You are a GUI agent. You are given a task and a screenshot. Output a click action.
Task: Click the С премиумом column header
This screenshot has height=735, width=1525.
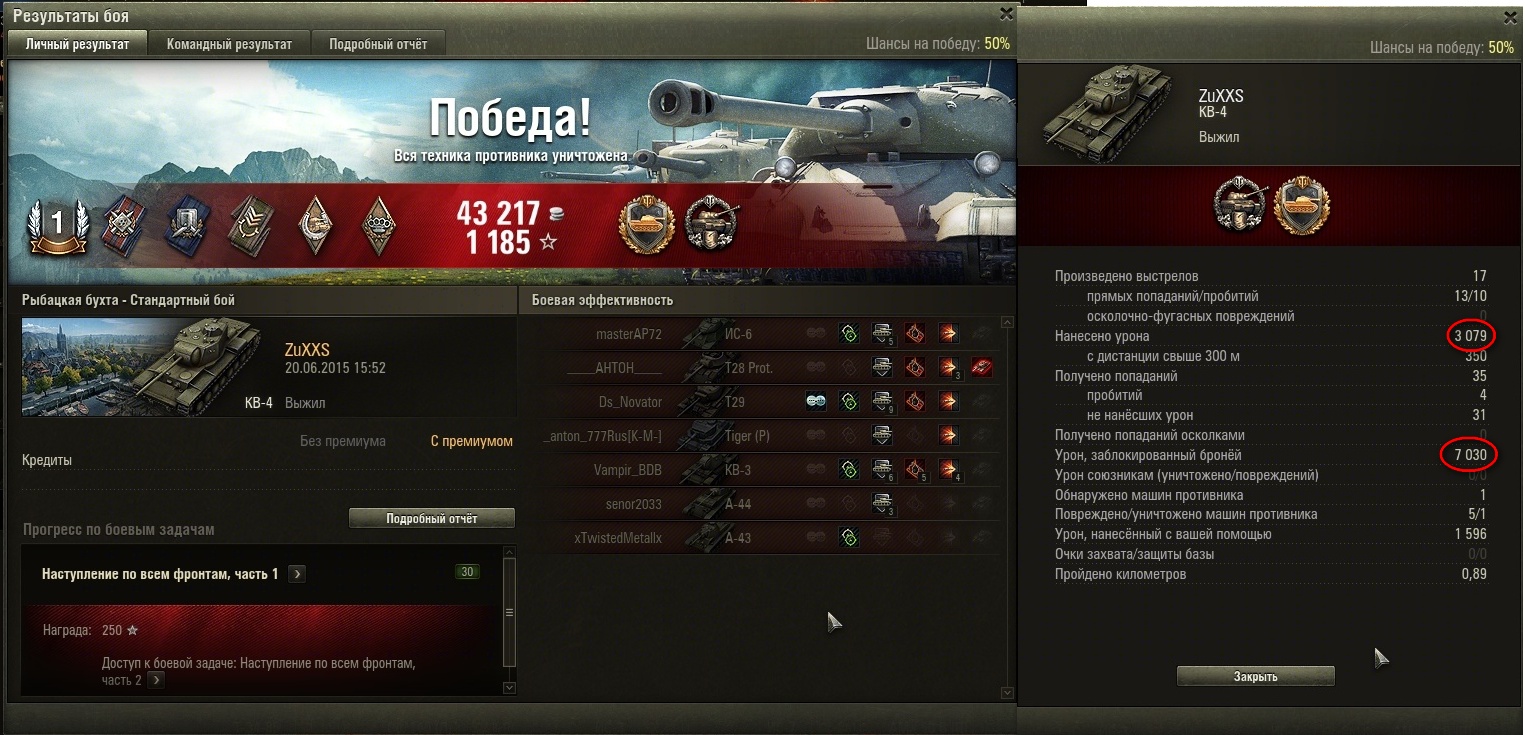[471, 441]
